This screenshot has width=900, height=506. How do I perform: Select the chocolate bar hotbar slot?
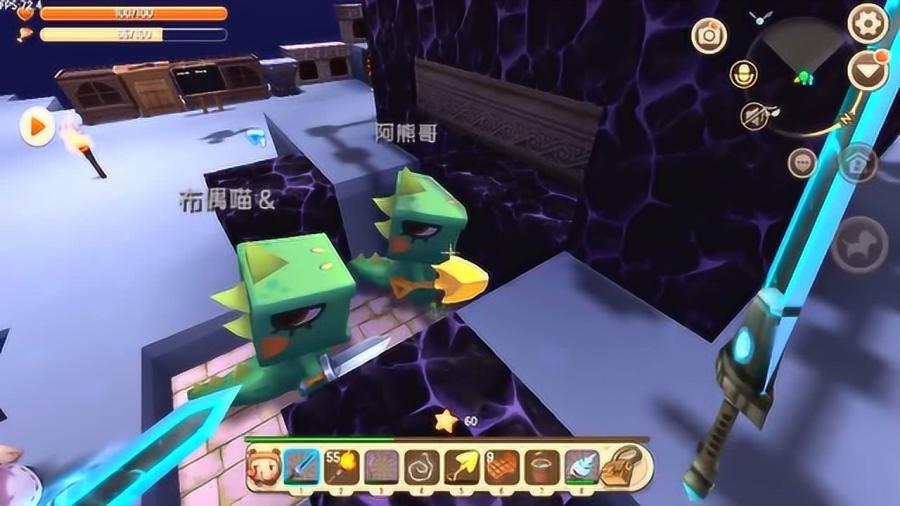click(502, 465)
